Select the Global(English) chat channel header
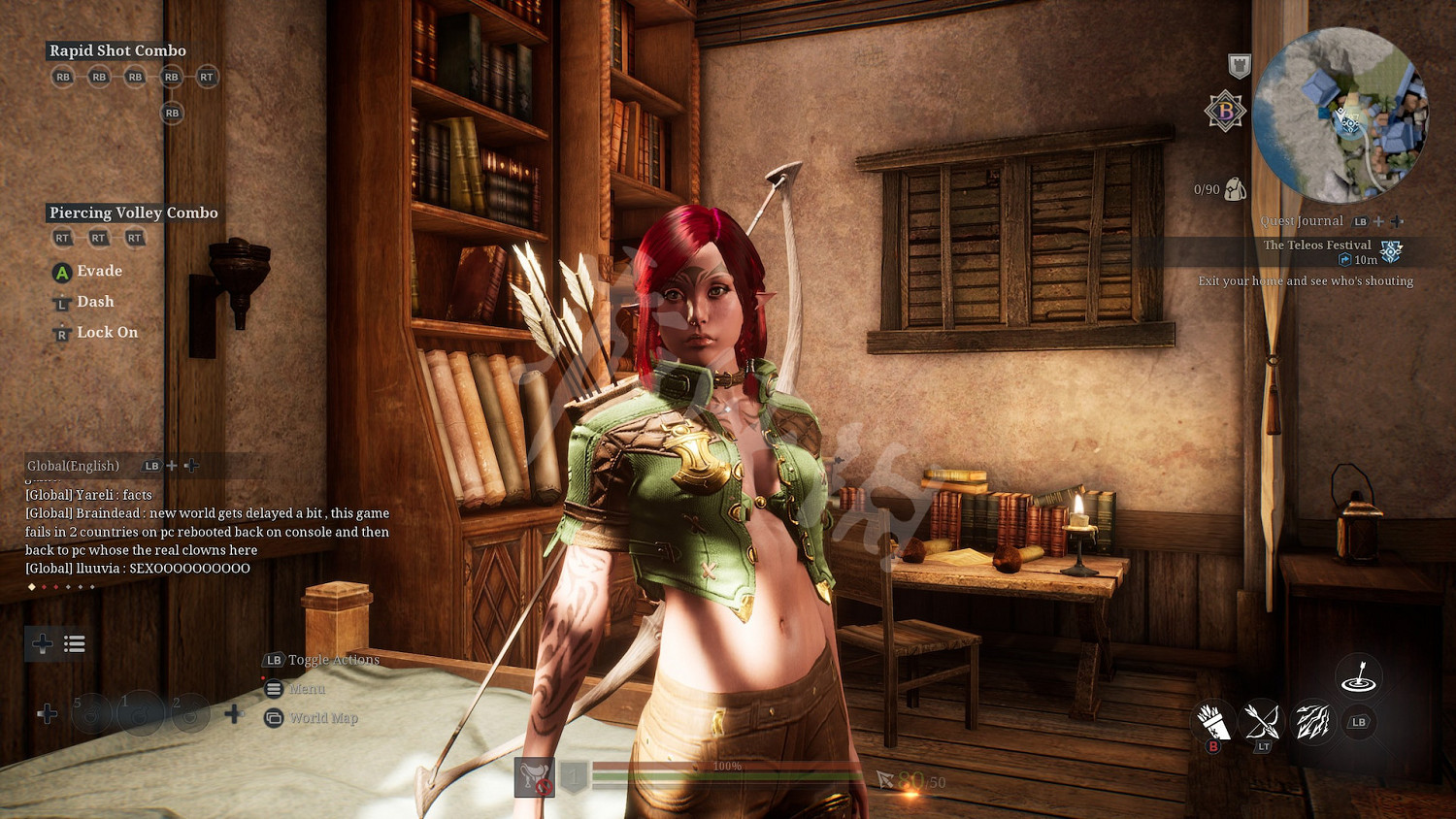Image resolution: width=1456 pixels, height=819 pixels. pyautogui.click(x=74, y=466)
